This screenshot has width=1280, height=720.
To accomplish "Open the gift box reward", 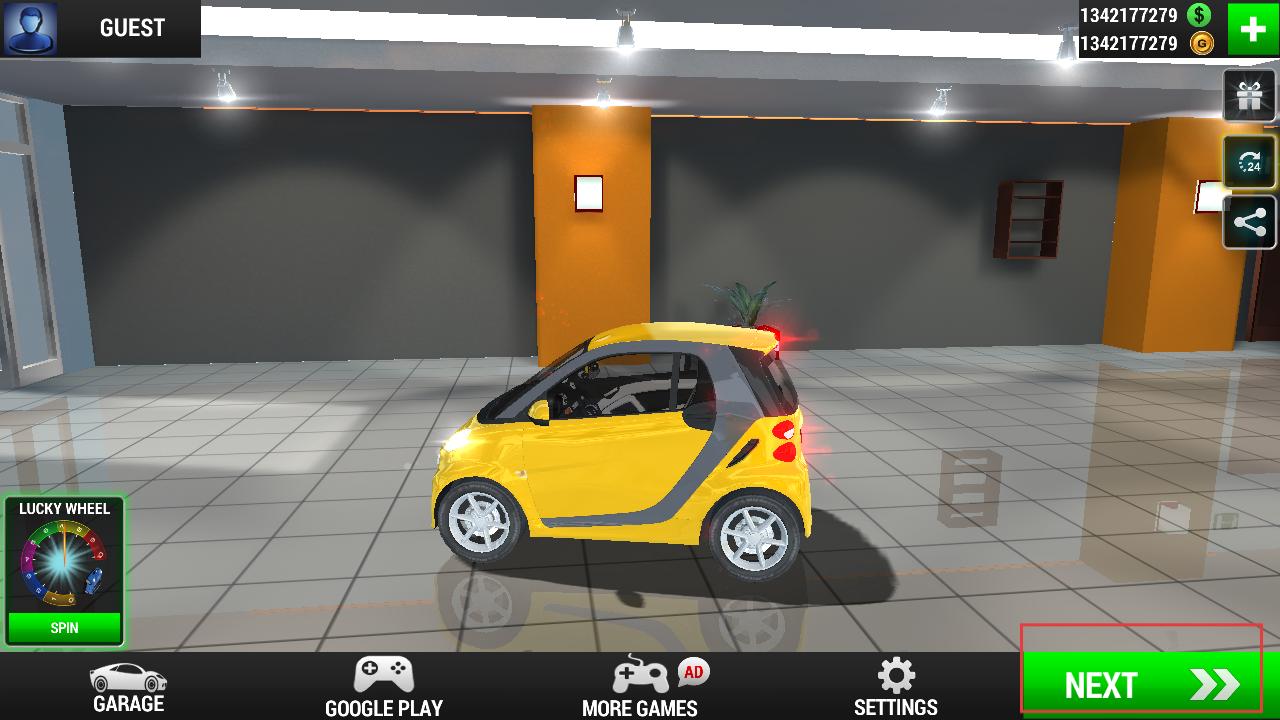I will [1249, 97].
